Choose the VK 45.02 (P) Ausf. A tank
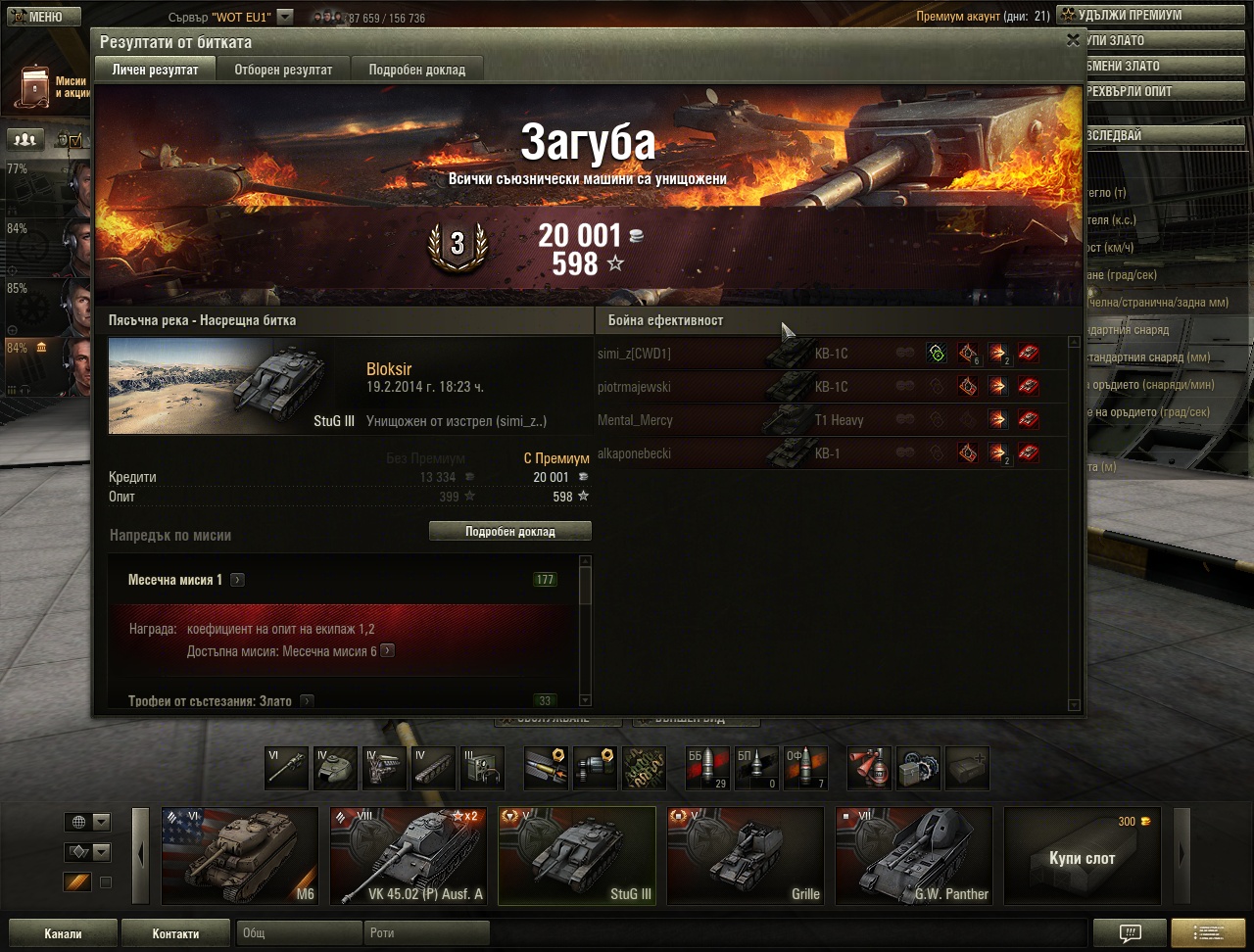Screen dimensions: 1254x952 pyautogui.click(x=408, y=855)
